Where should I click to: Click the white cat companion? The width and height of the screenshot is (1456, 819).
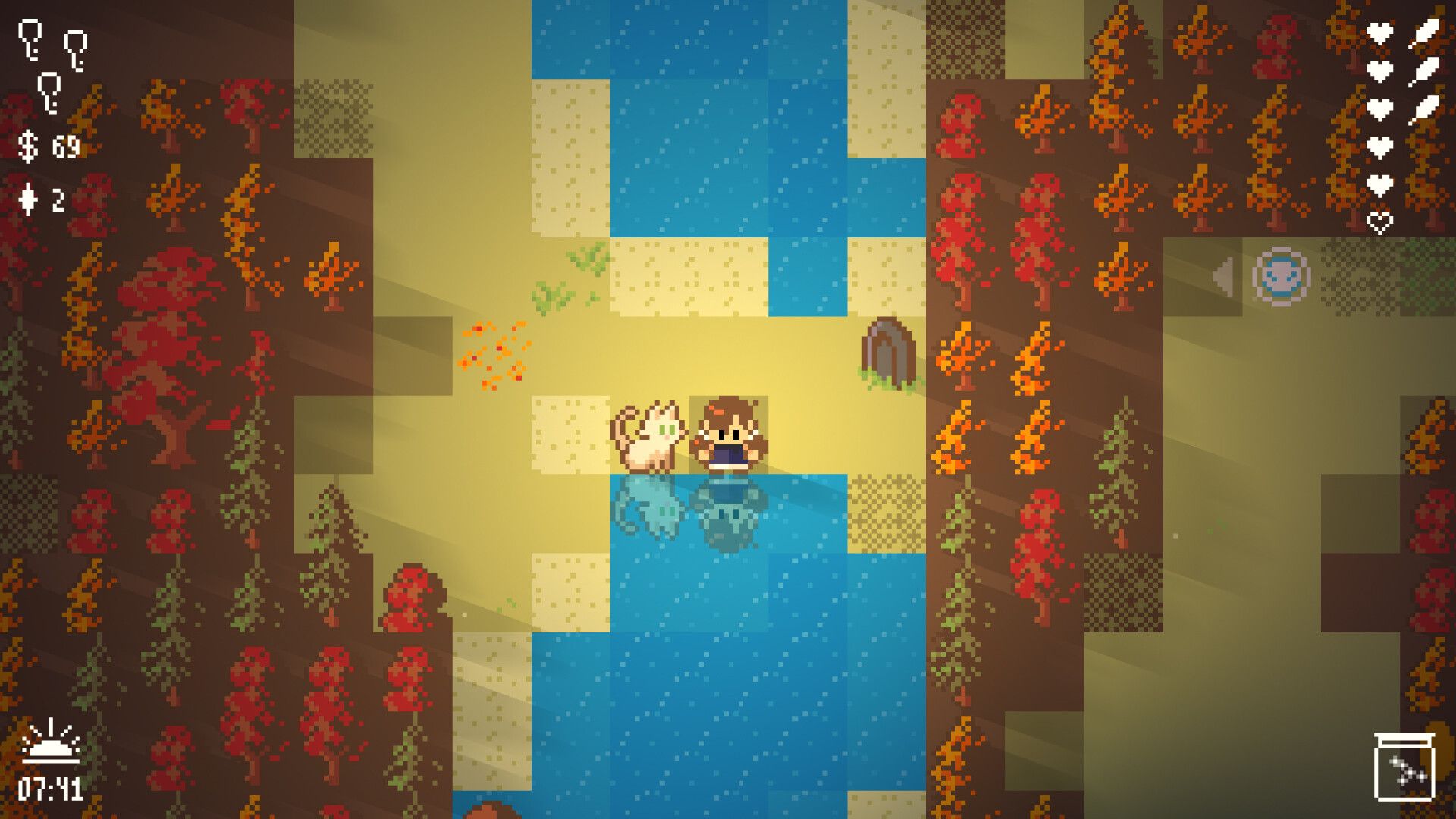pyautogui.click(x=652, y=435)
